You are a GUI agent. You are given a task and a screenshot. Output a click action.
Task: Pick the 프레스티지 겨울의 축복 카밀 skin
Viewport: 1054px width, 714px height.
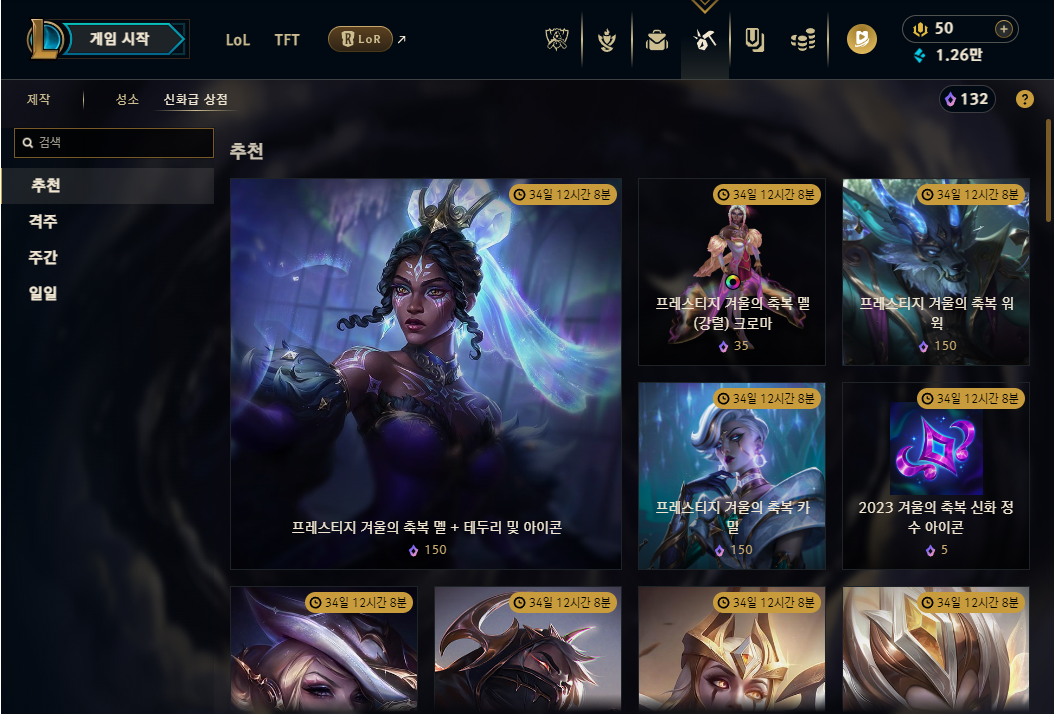(732, 476)
